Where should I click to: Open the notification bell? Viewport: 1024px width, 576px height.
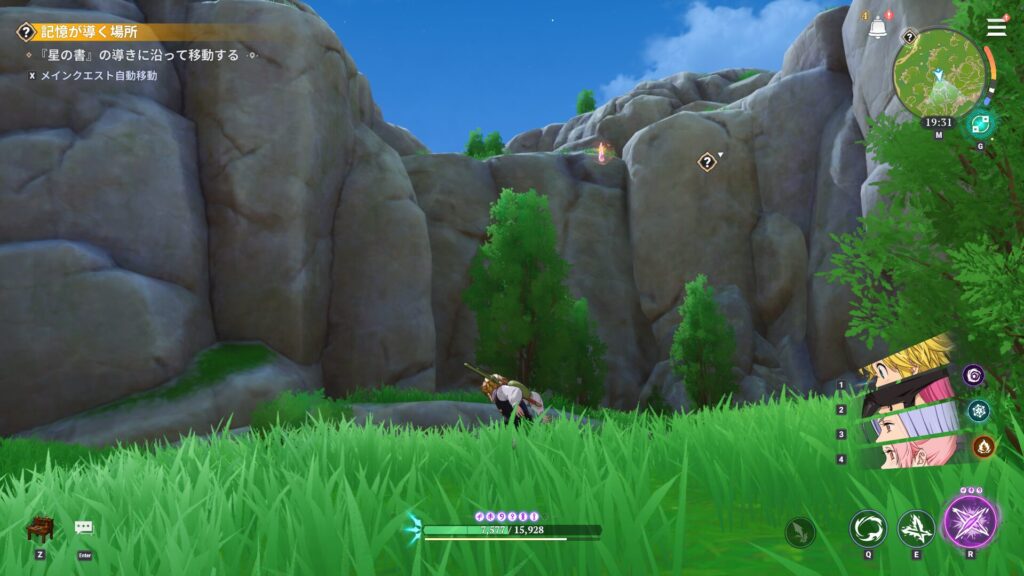[x=878, y=28]
